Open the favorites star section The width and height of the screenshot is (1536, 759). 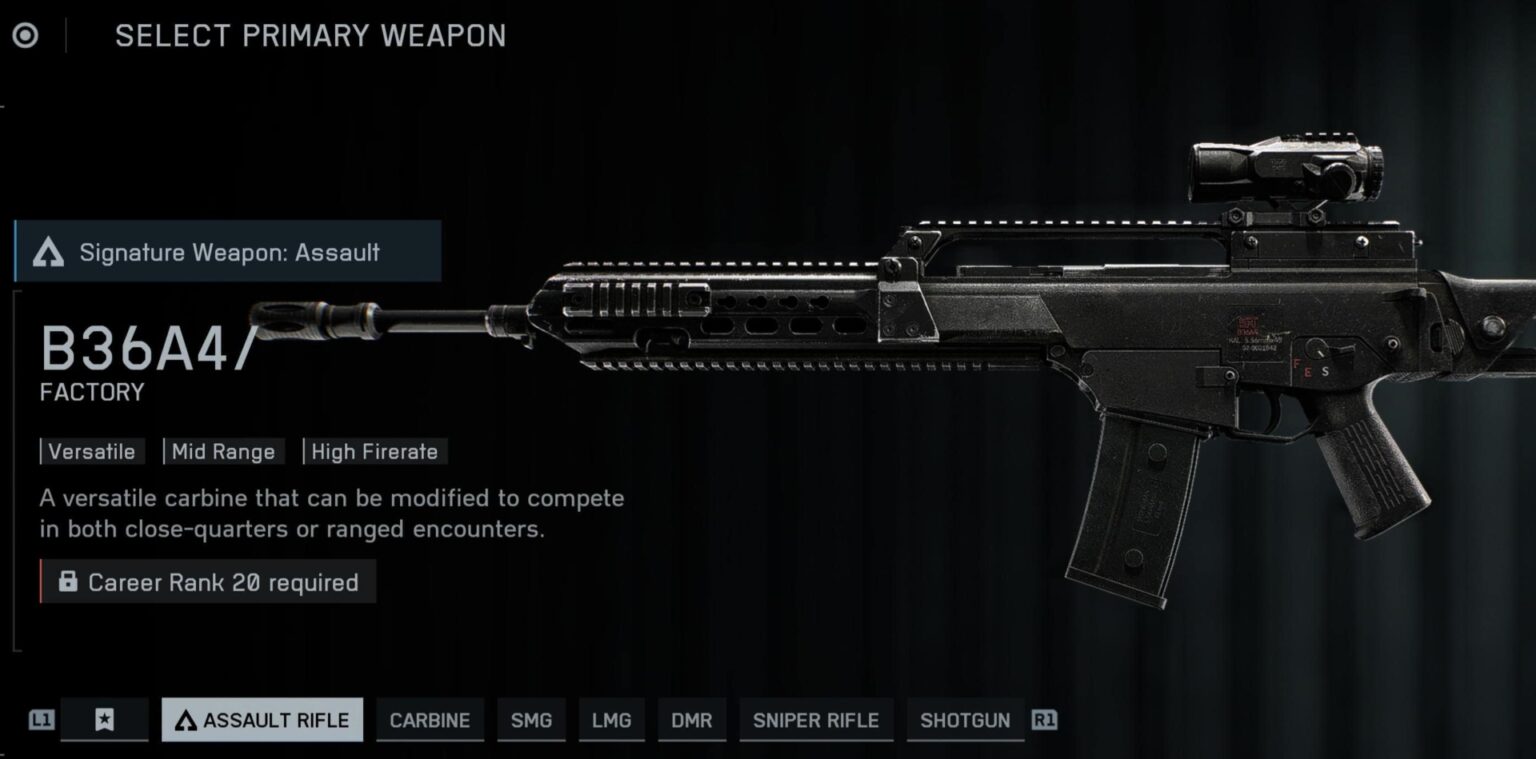105,720
